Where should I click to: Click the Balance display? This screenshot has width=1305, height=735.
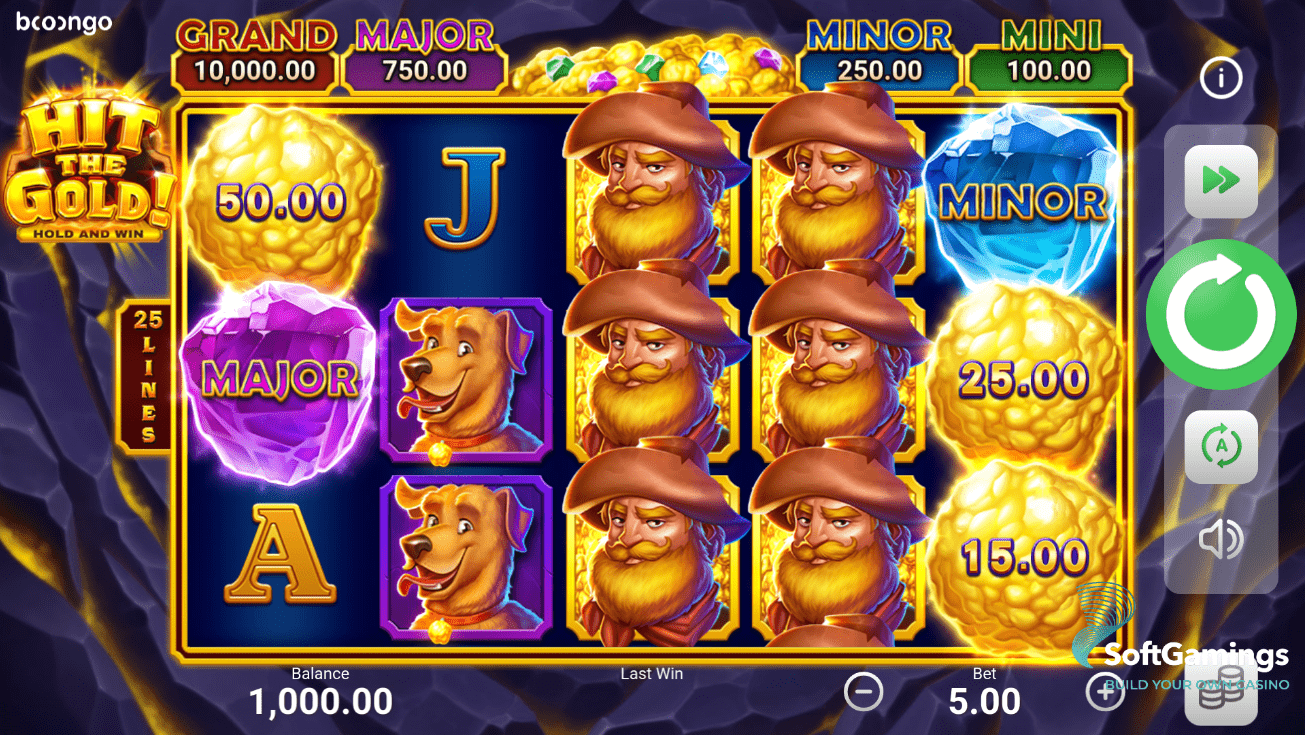320,690
